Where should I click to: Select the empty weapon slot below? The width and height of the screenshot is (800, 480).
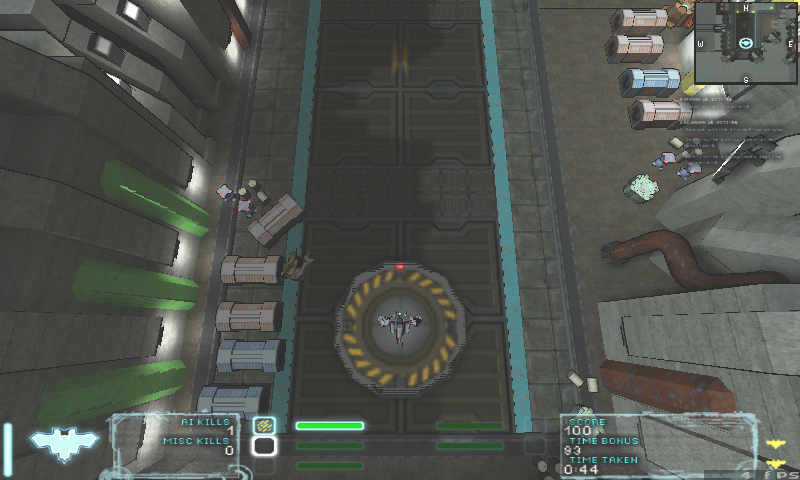coord(264,446)
